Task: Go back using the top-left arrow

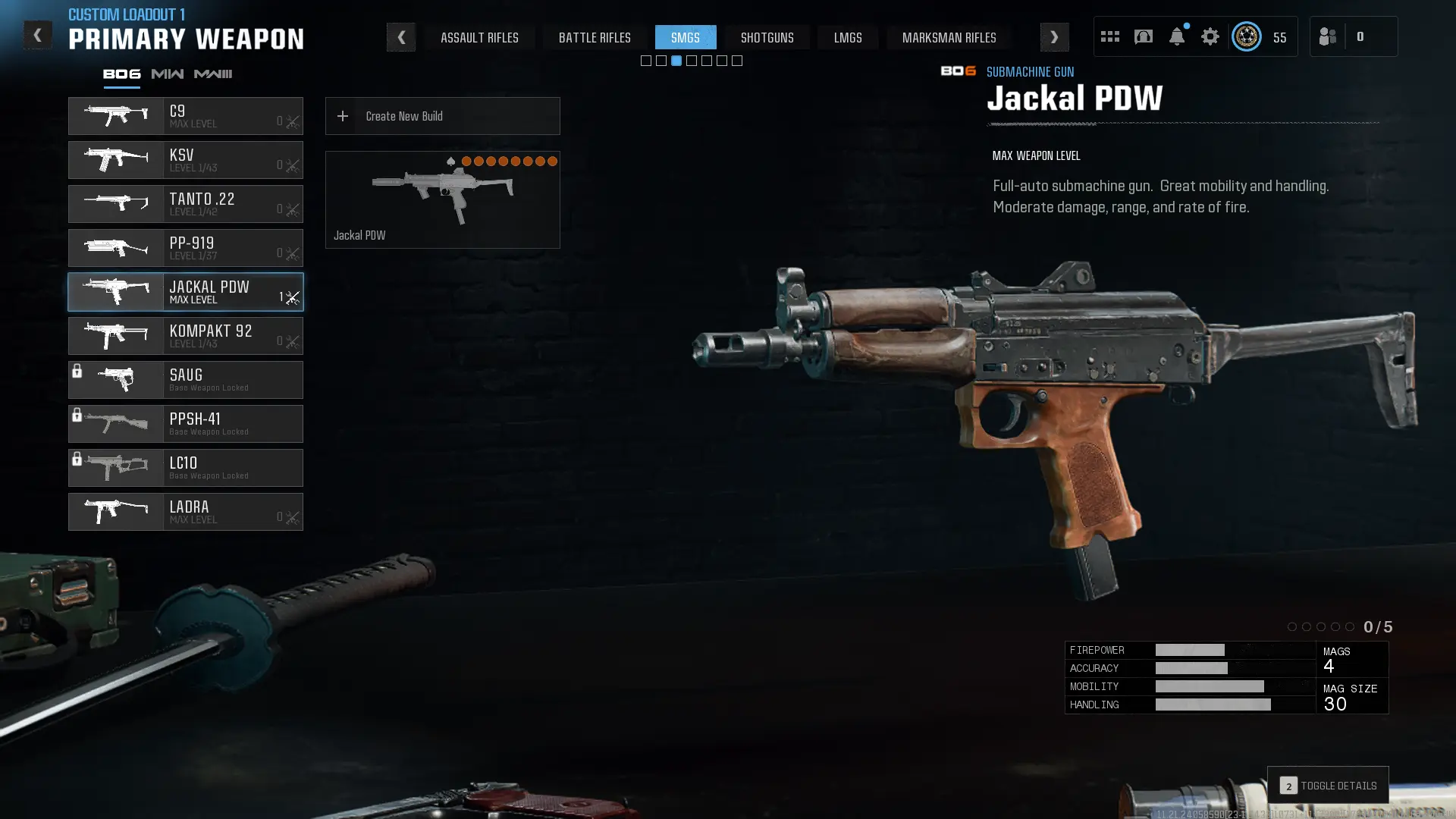Action: (37, 35)
